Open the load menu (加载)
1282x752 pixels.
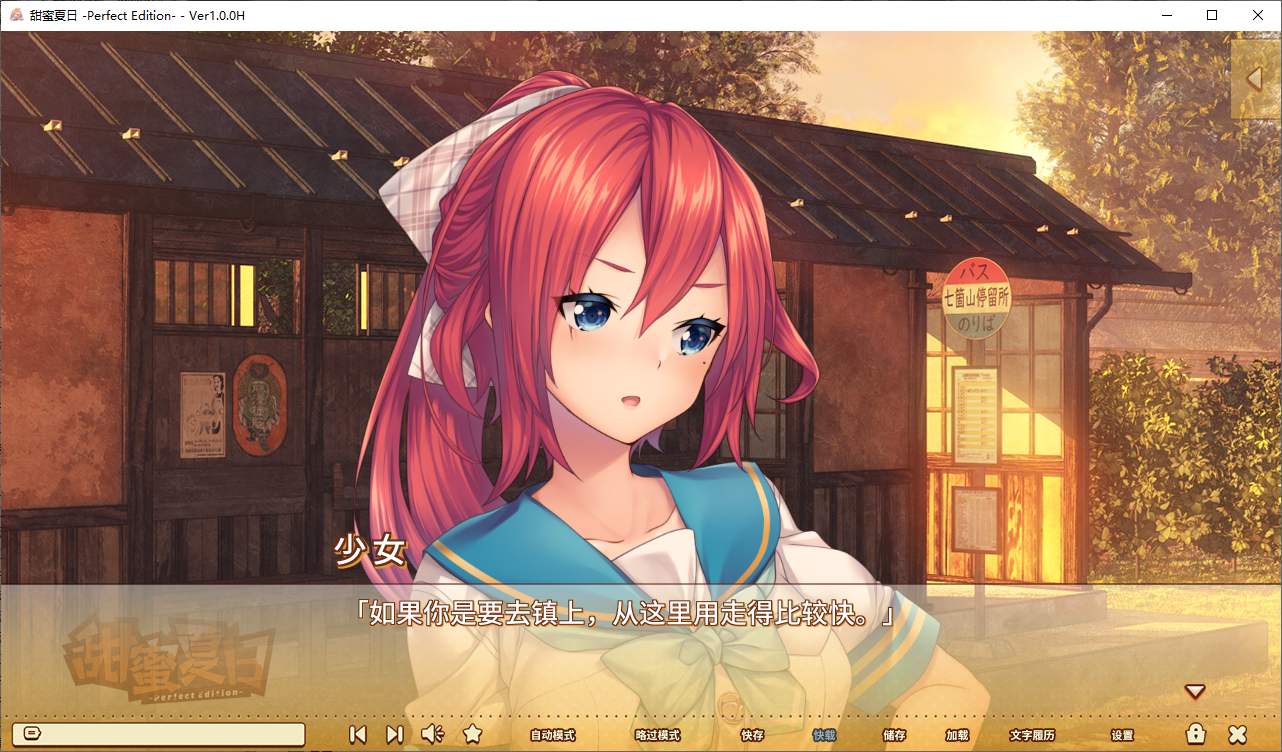[956, 735]
